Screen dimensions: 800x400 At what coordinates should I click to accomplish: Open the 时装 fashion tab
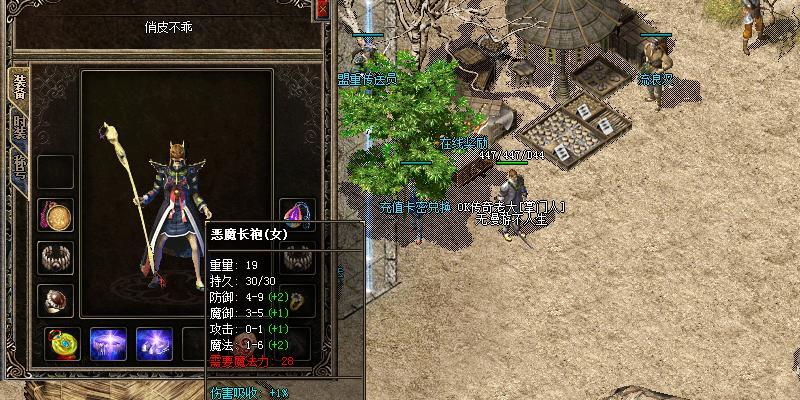point(18,128)
